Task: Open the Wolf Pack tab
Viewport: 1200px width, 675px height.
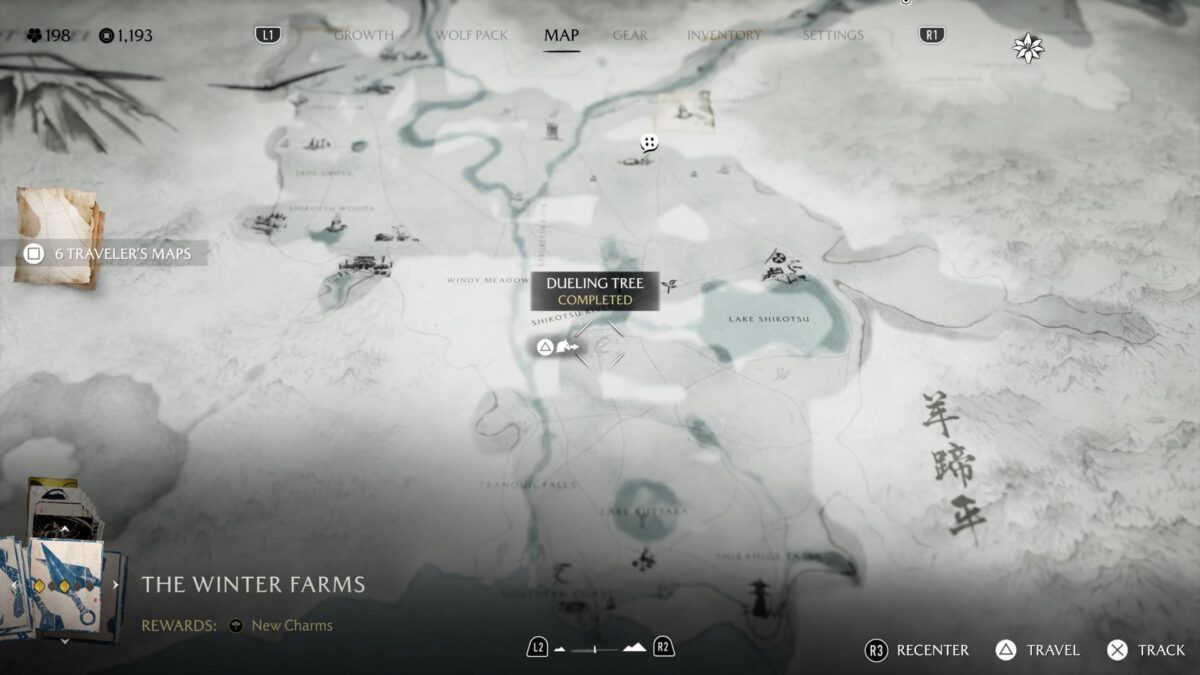Action: tap(471, 35)
